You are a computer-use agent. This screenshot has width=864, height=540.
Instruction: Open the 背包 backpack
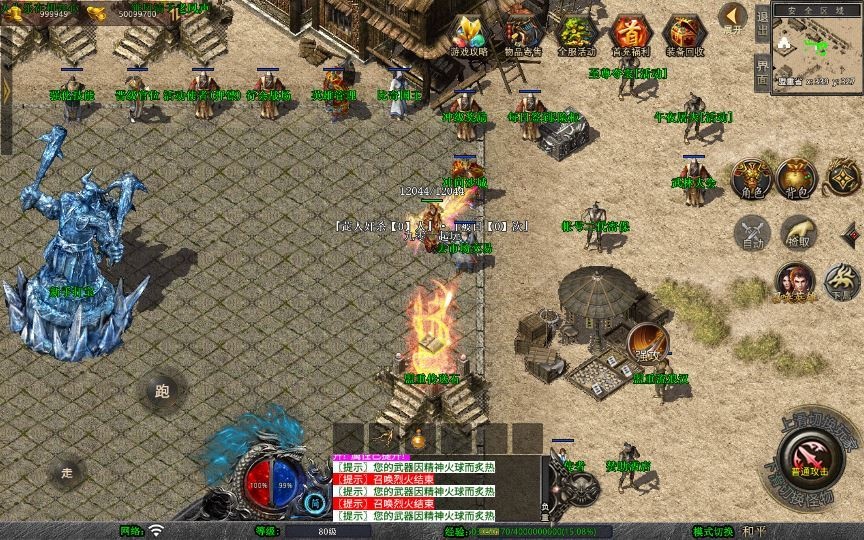[798, 177]
